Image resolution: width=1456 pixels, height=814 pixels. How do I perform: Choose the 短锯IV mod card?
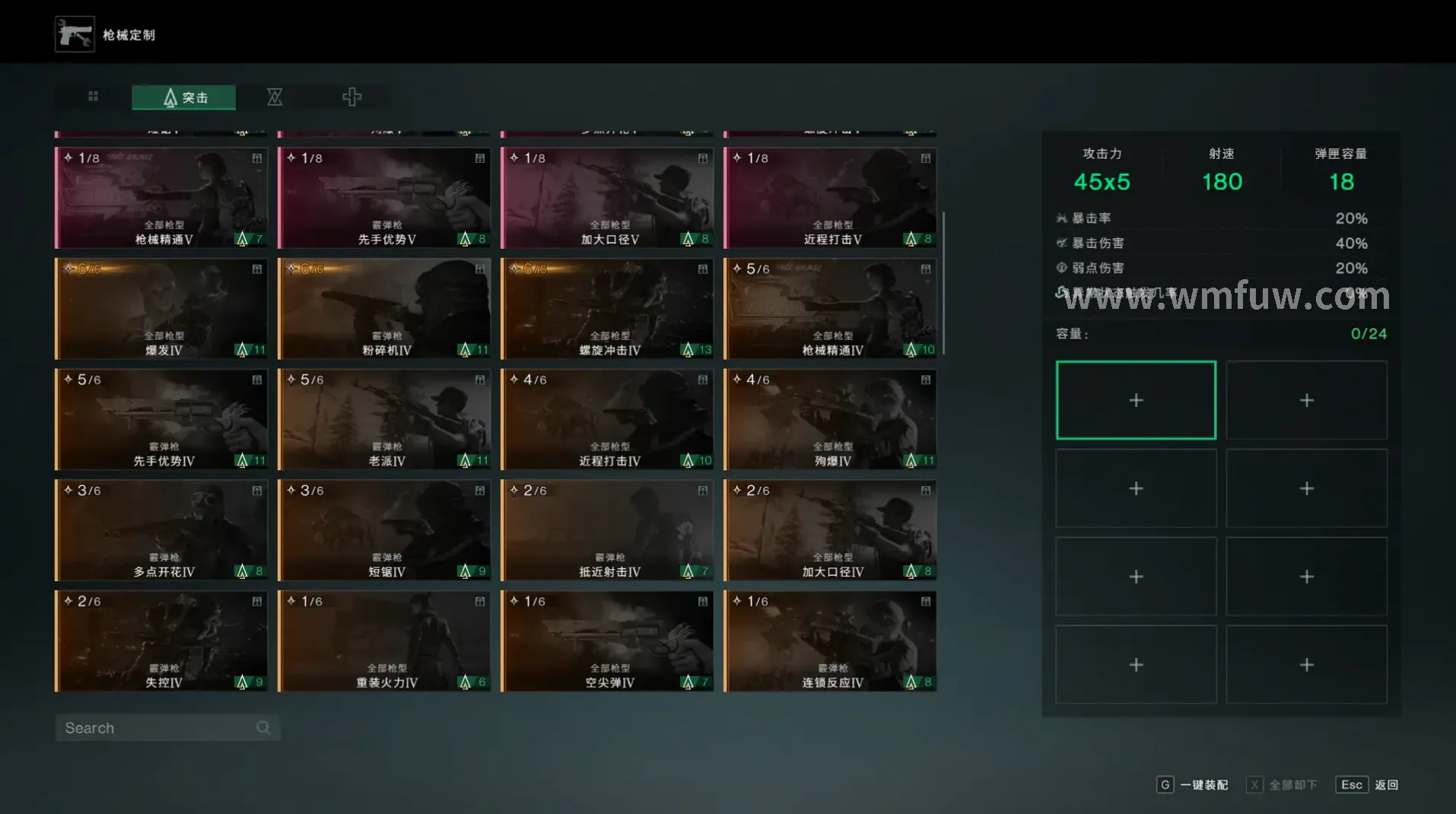(x=384, y=530)
